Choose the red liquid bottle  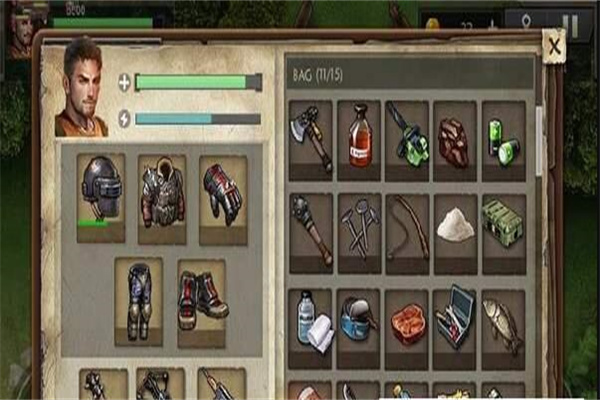359,139
